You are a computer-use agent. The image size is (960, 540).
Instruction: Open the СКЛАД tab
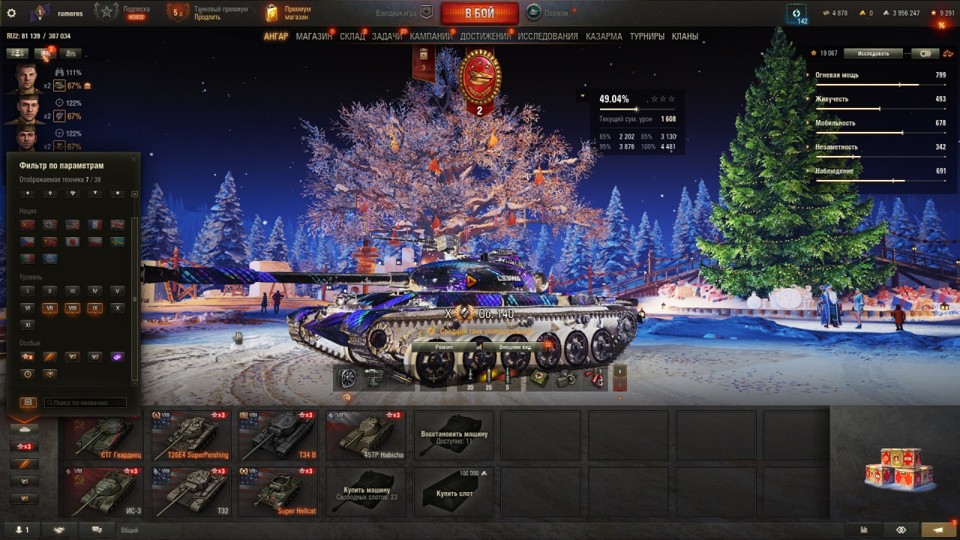[352, 37]
